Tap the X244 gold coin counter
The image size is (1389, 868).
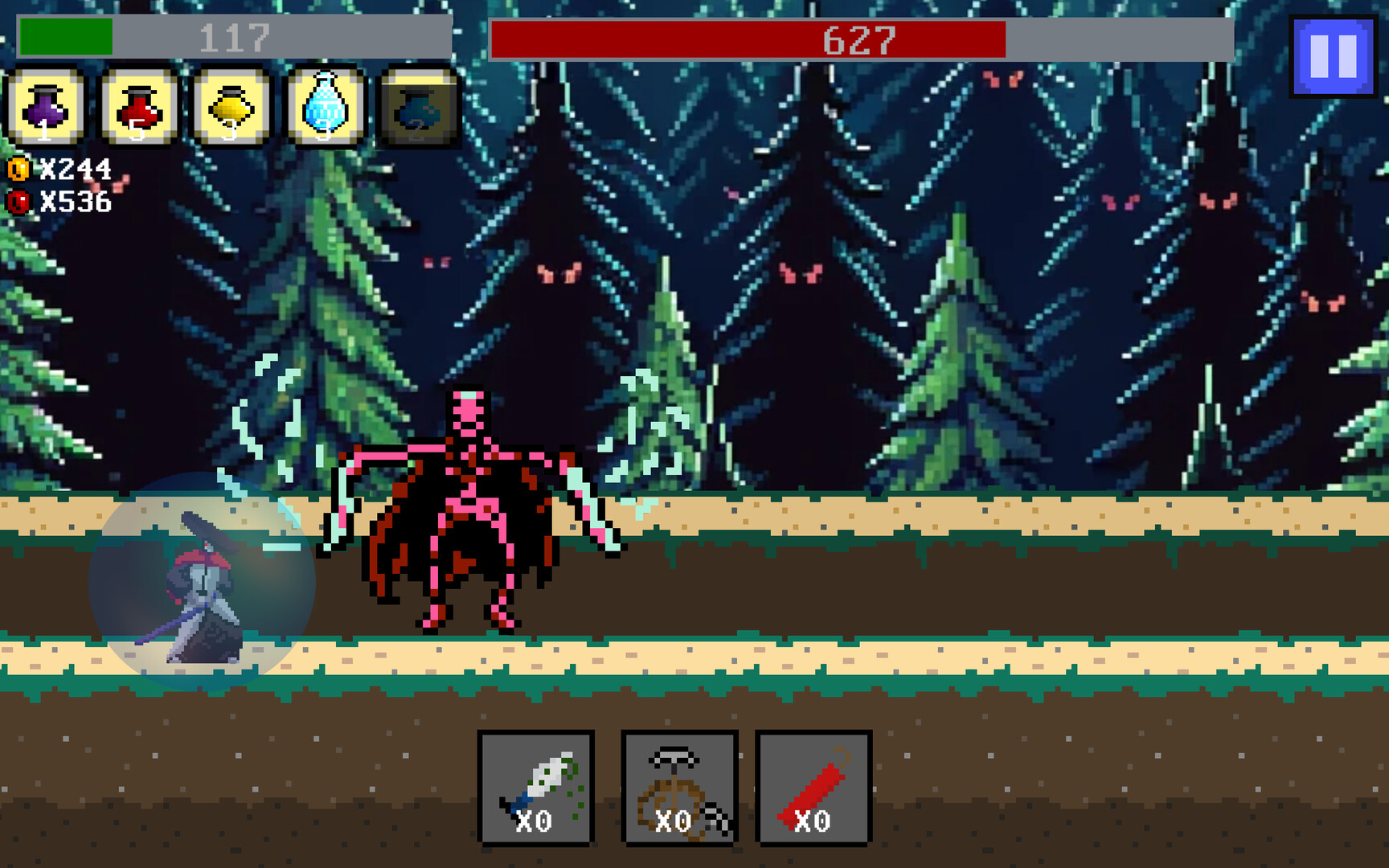point(76,169)
